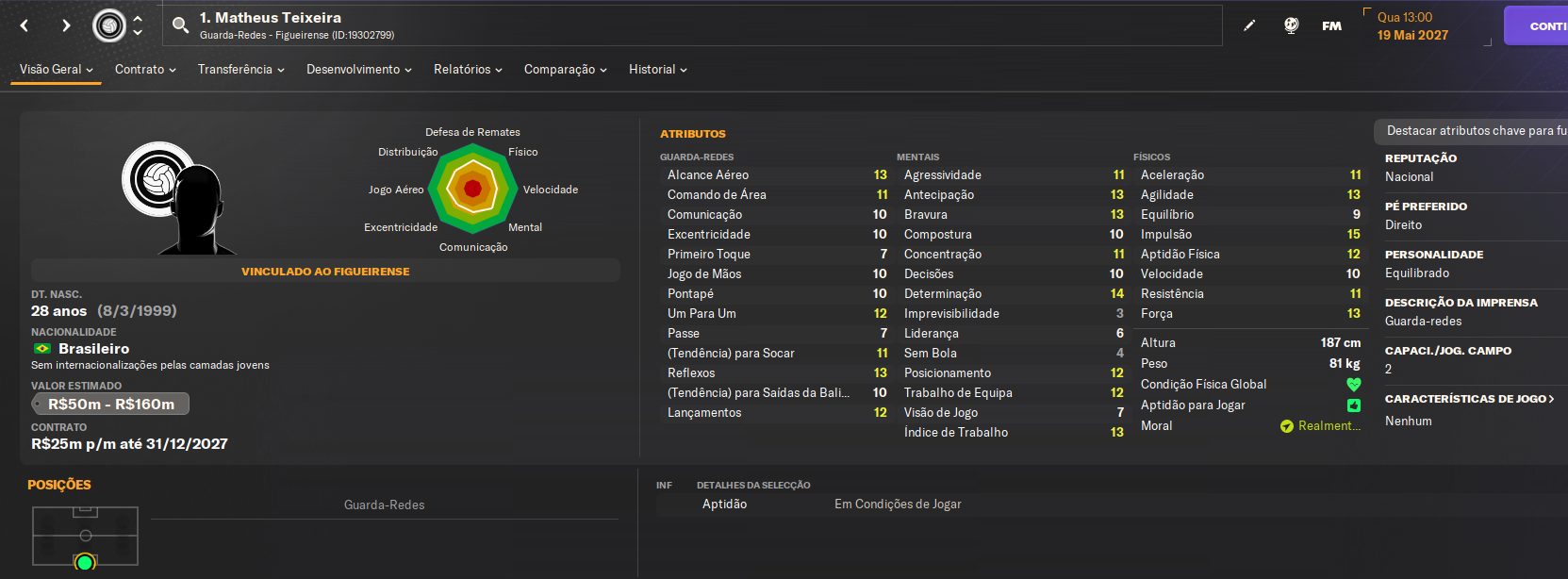Click the magnifying glass search icon

(180, 25)
